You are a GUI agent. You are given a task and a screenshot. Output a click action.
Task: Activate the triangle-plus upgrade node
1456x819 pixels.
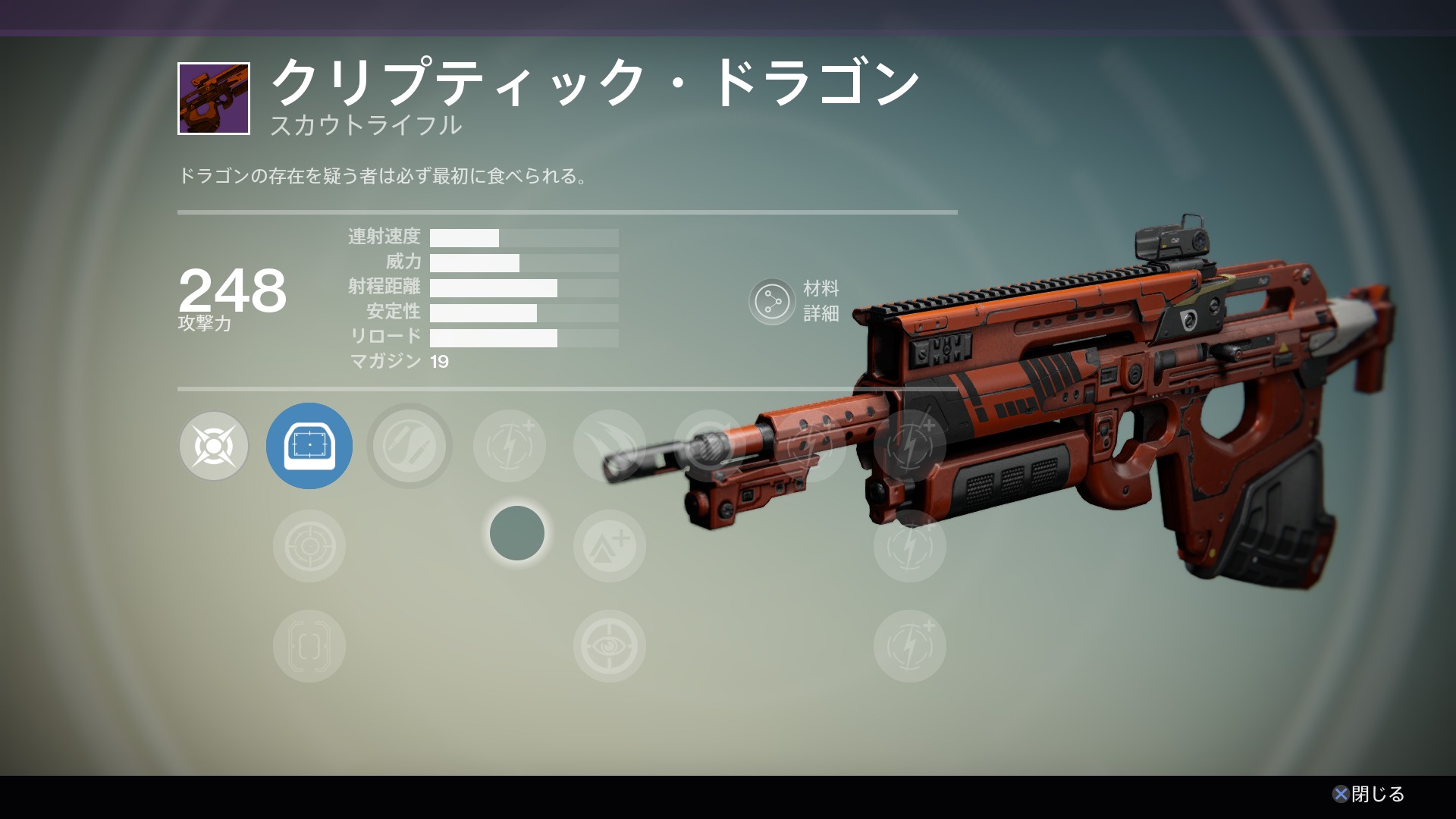pos(609,546)
